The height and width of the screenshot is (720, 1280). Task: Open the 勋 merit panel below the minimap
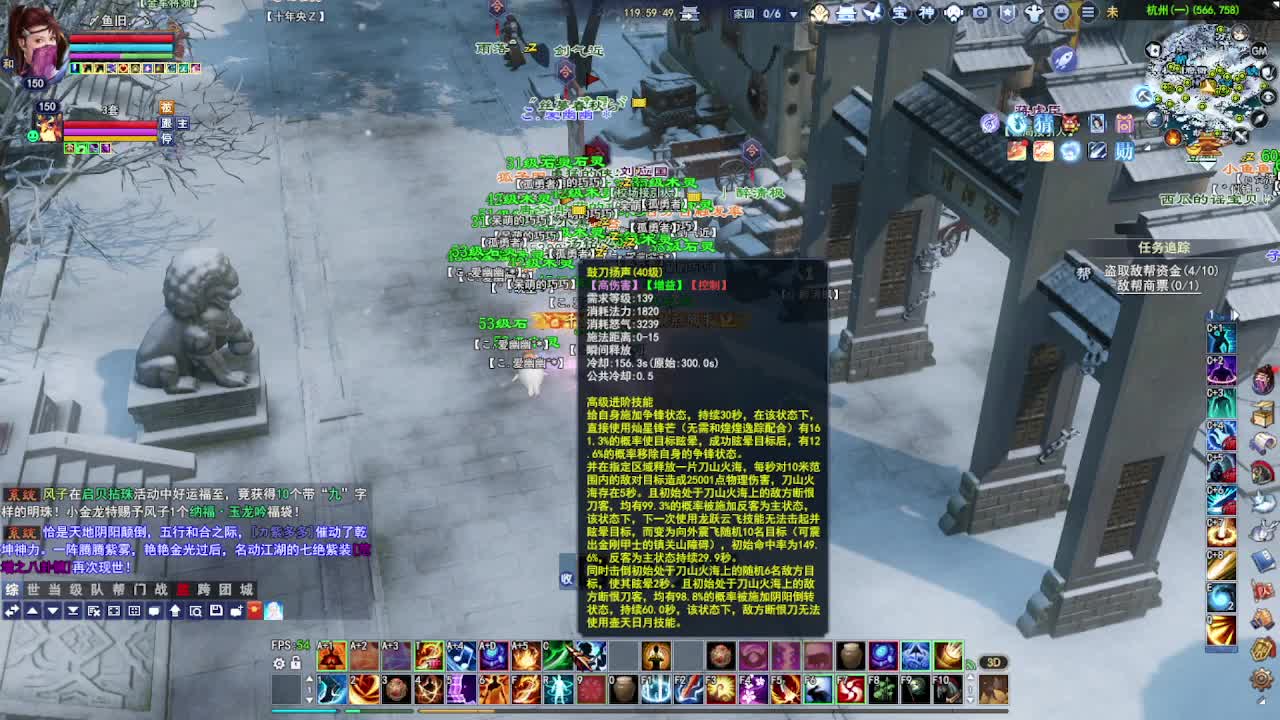pyautogui.click(x=1124, y=151)
